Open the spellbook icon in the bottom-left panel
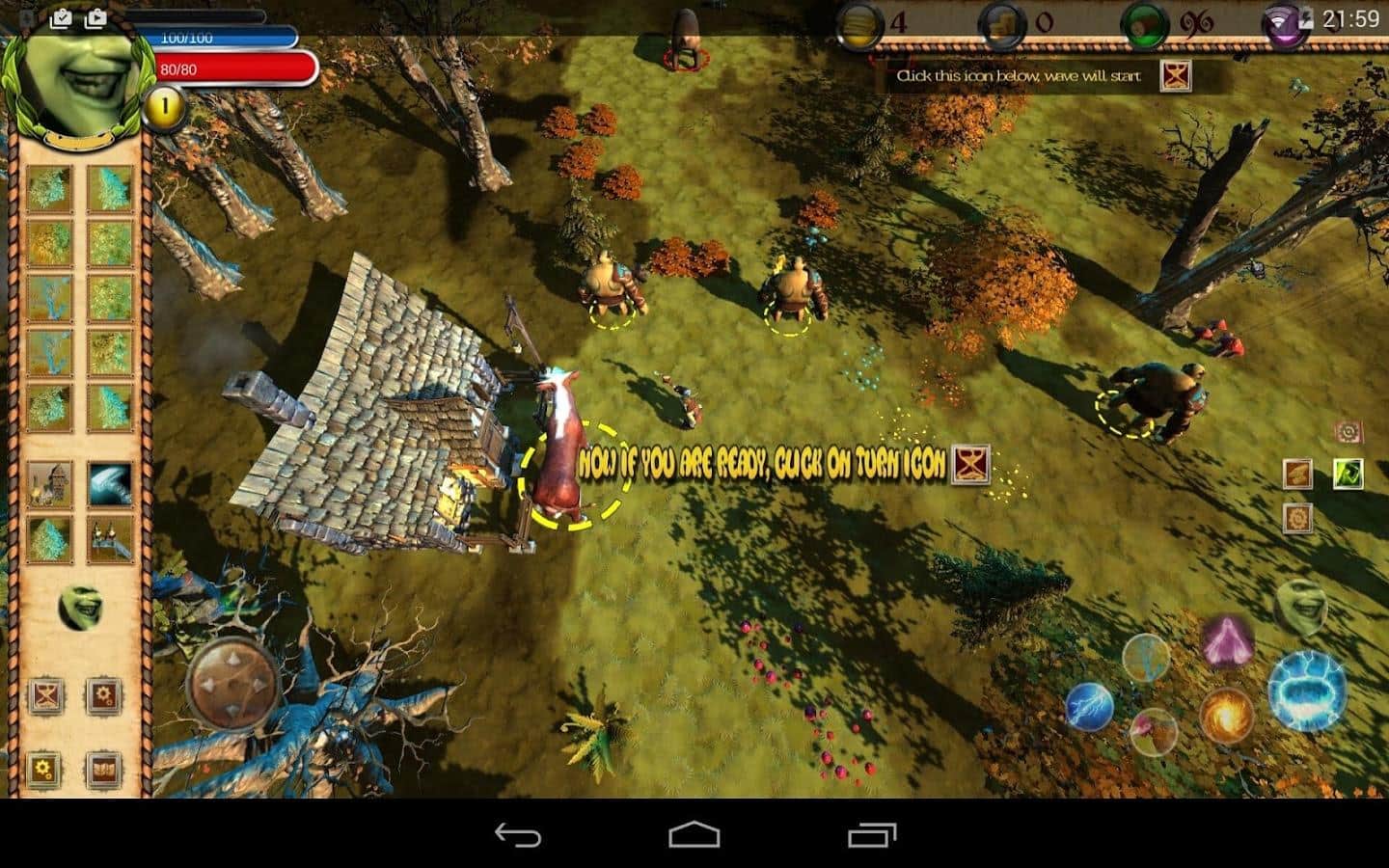This screenshot has height=868, width=1389. point(103,769)
